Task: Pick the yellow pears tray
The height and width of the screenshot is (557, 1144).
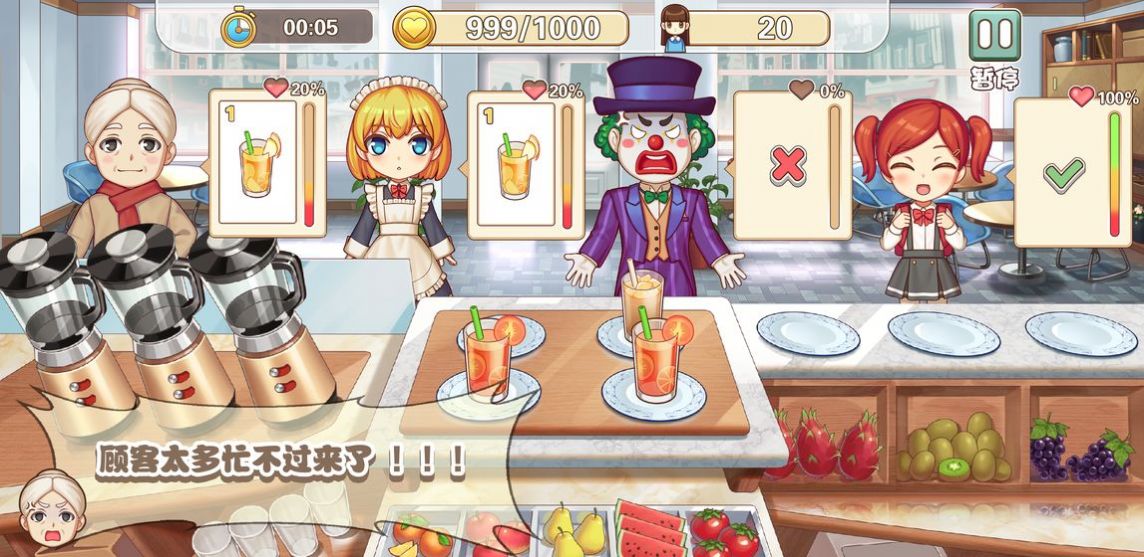Action: tap(573, 532)
